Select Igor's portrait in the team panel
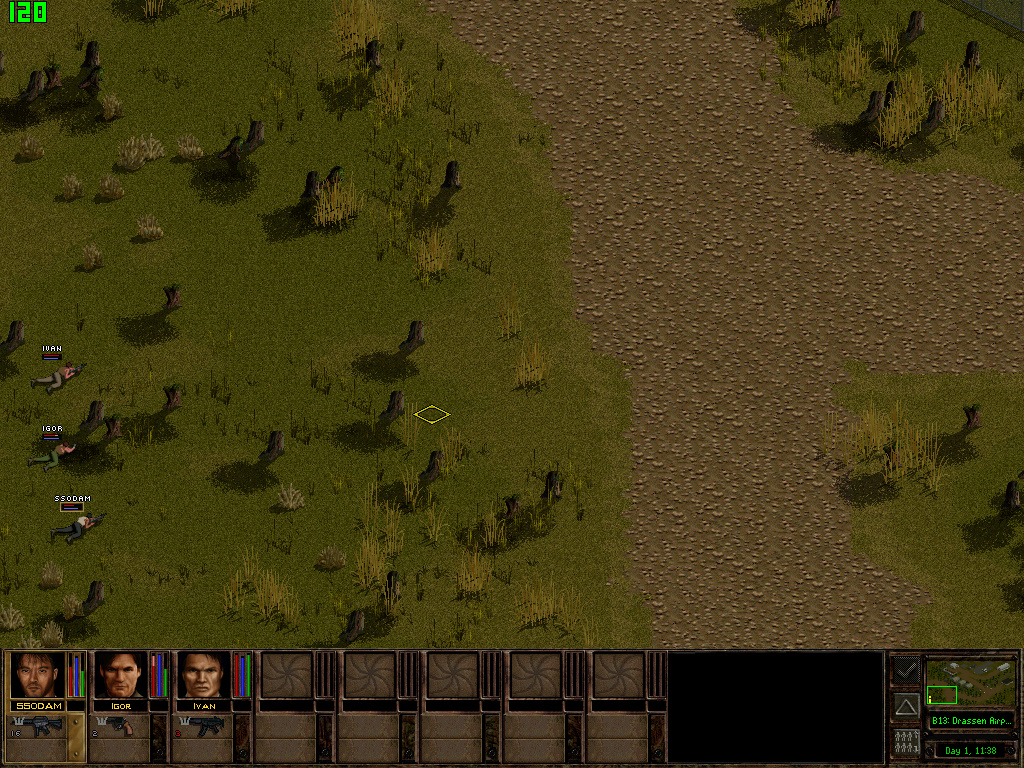This screenshot has height=768, width=1024. 120,675
